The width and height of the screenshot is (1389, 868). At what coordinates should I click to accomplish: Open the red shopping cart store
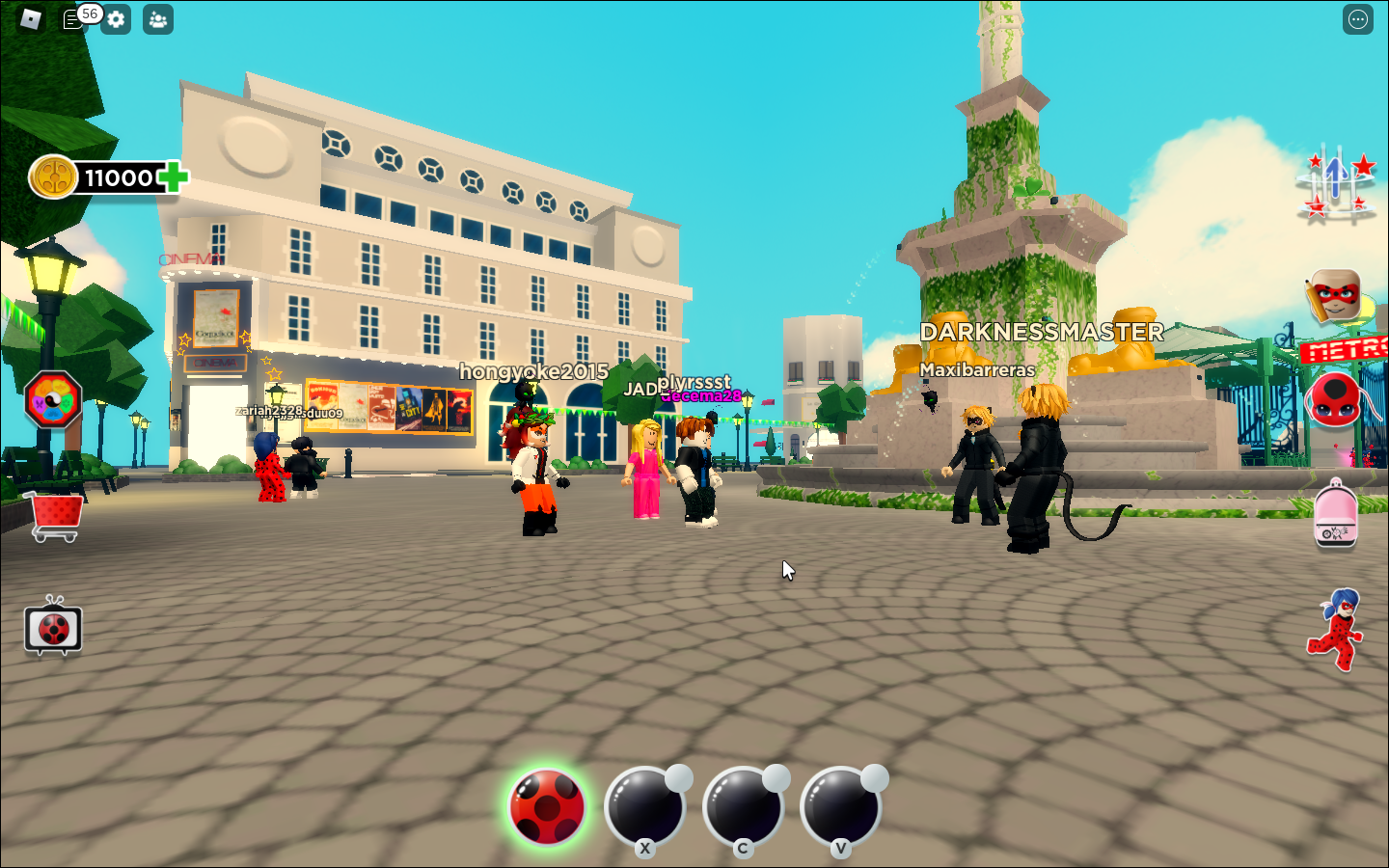pos(55,516)
